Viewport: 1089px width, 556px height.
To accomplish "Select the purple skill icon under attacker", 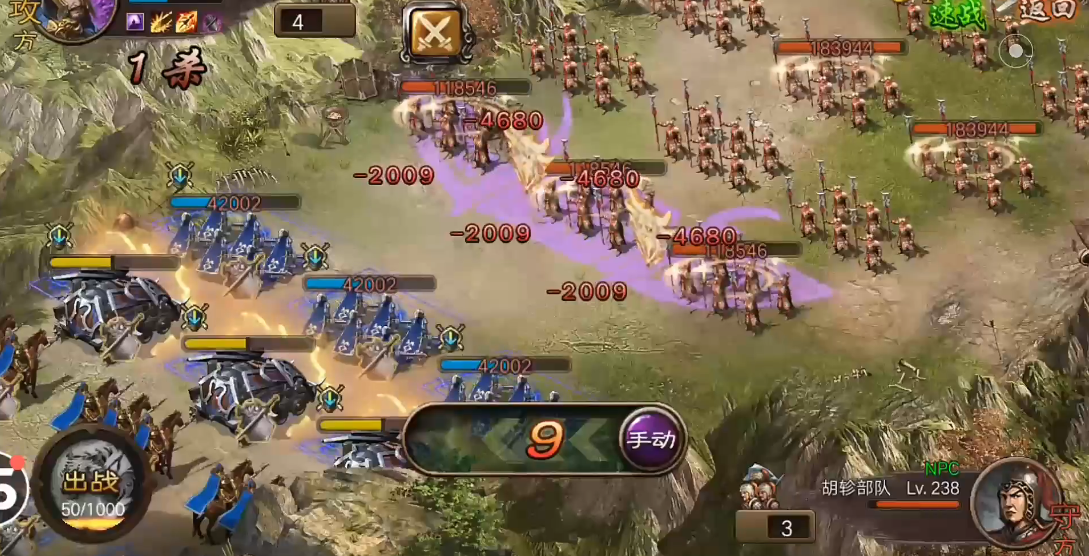I will (x=136, y=22).
